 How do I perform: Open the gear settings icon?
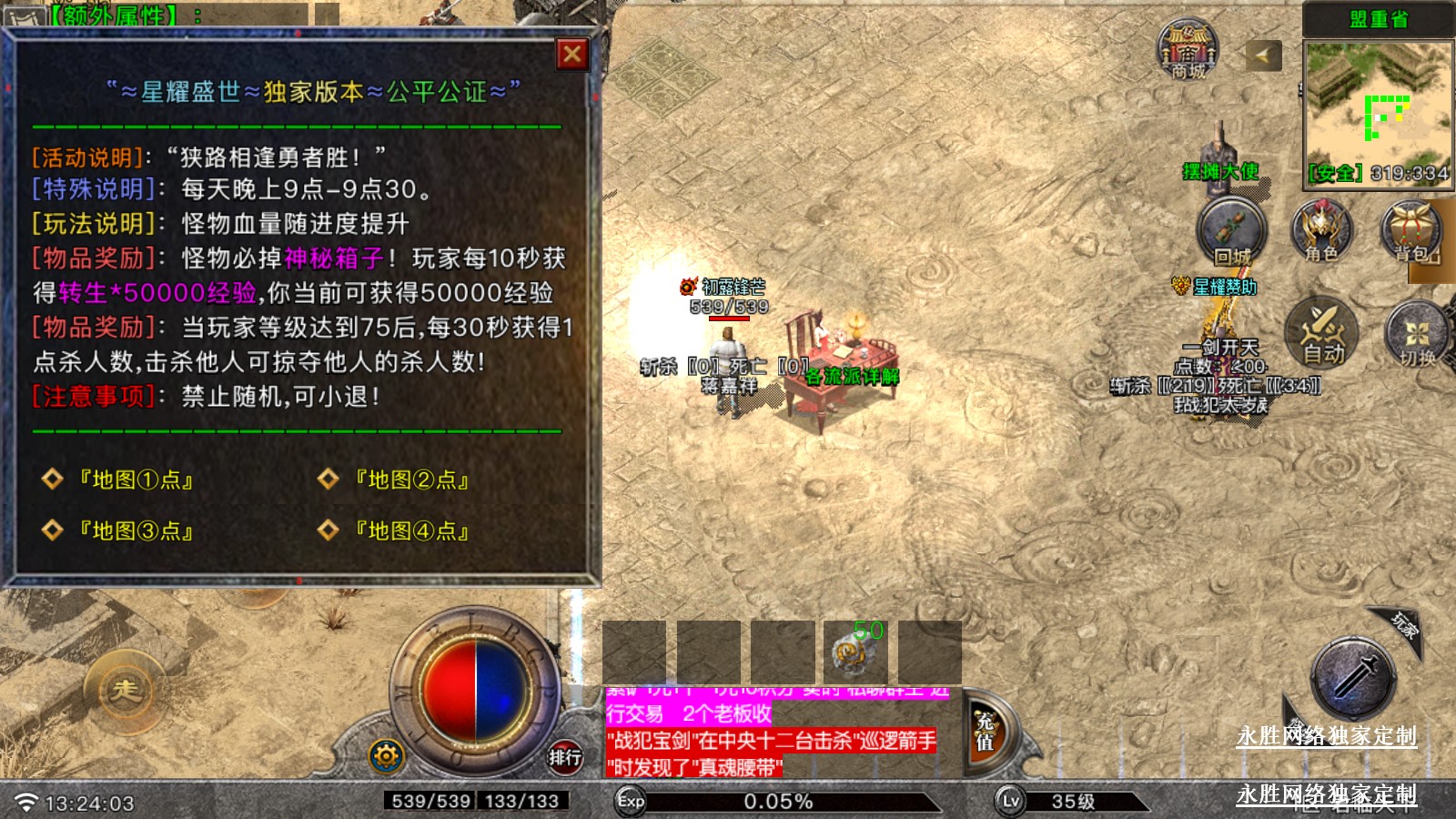(386, 755)
